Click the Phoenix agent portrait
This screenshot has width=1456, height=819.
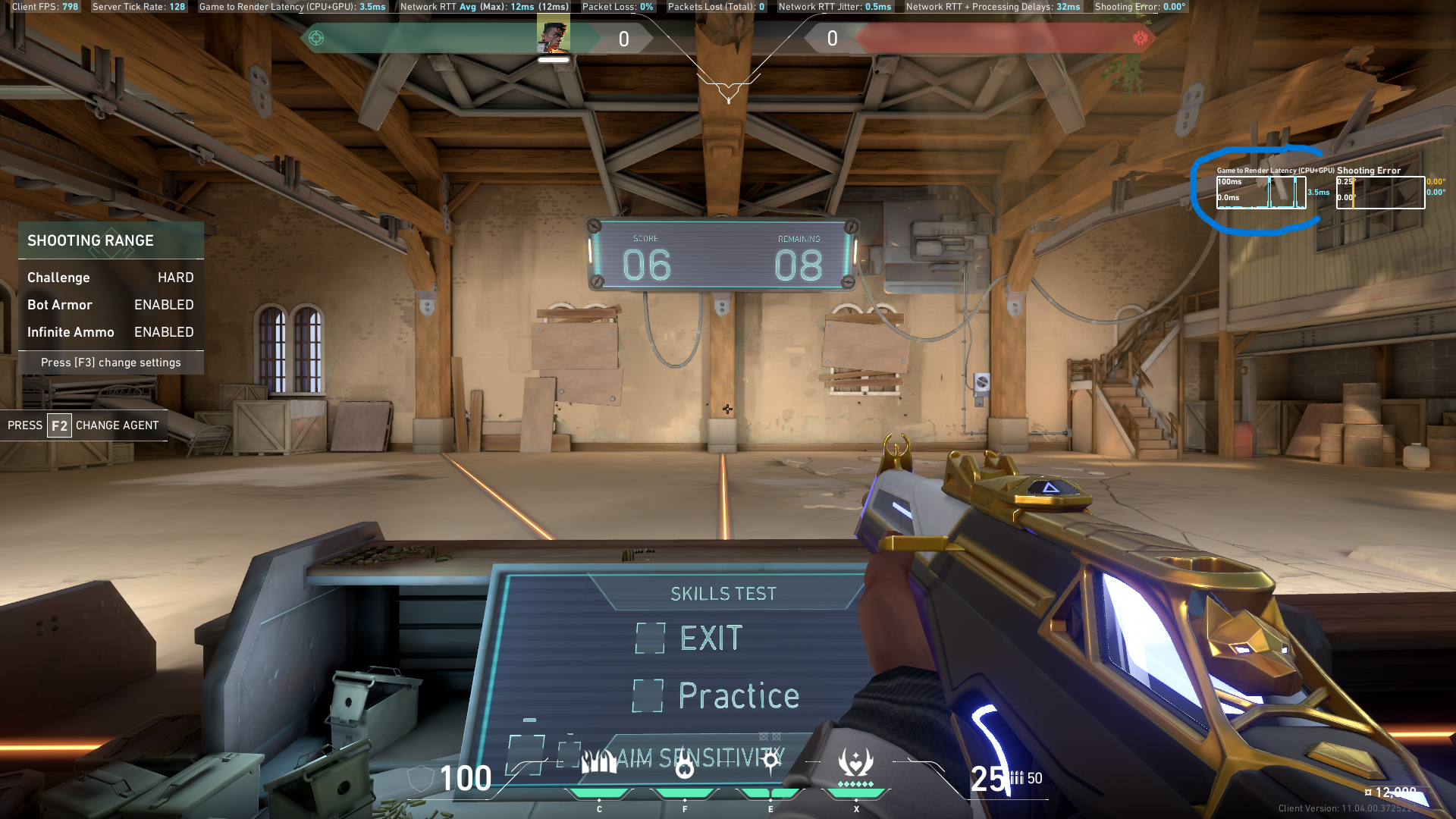[554, 36]
